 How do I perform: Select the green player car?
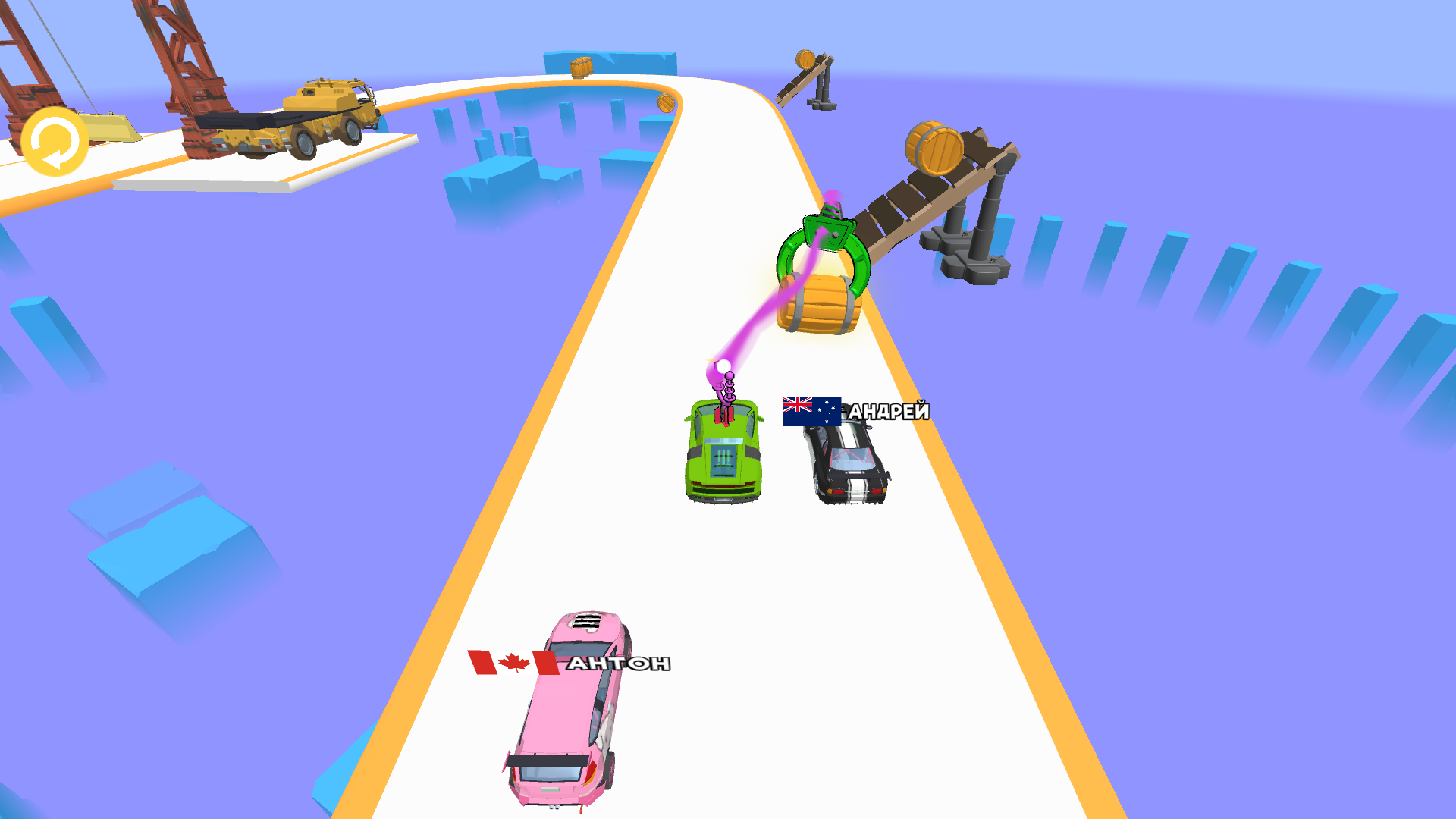pos(723,455)
